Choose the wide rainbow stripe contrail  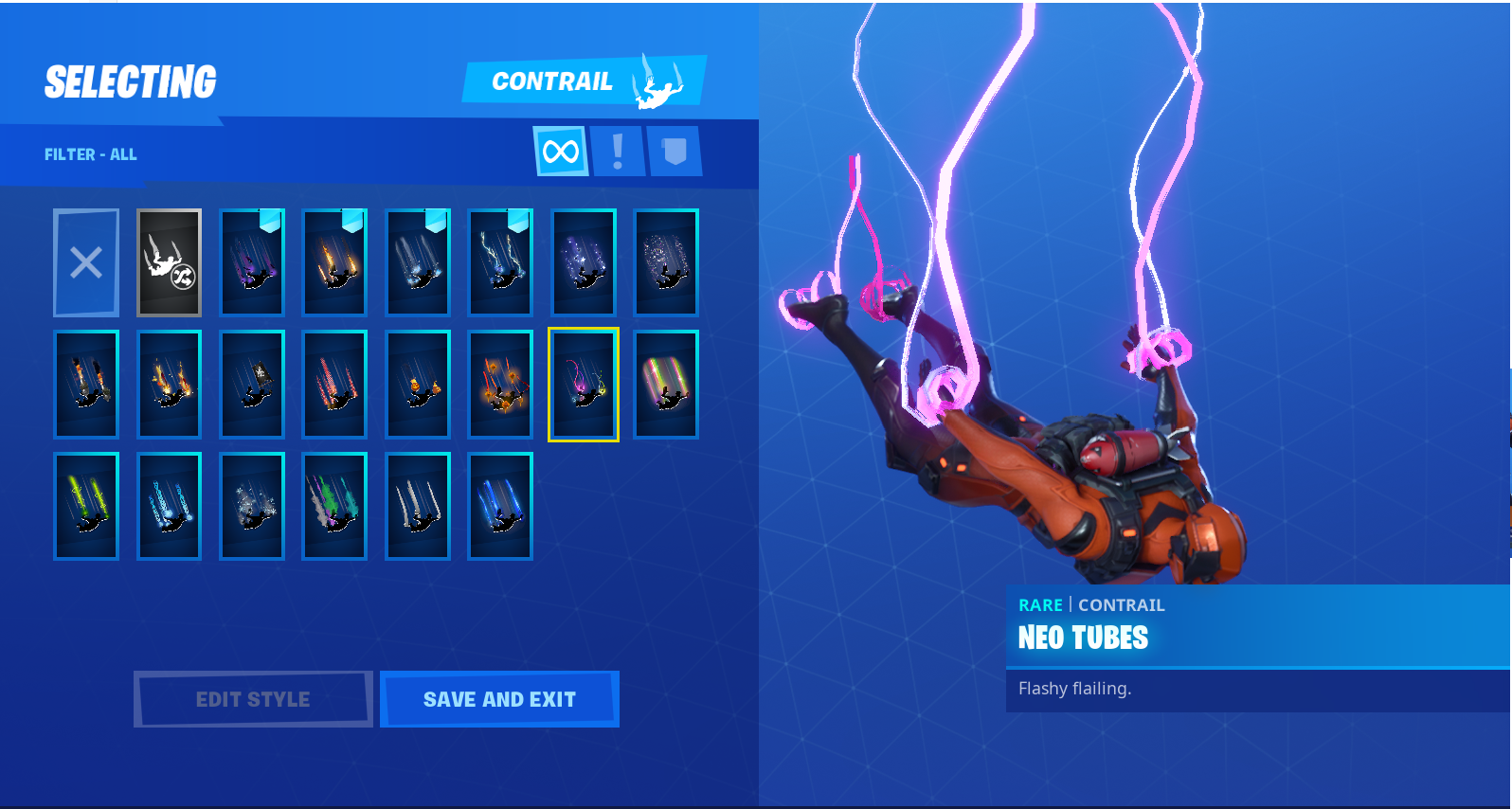pyautogui.click(x=667, y=385)
